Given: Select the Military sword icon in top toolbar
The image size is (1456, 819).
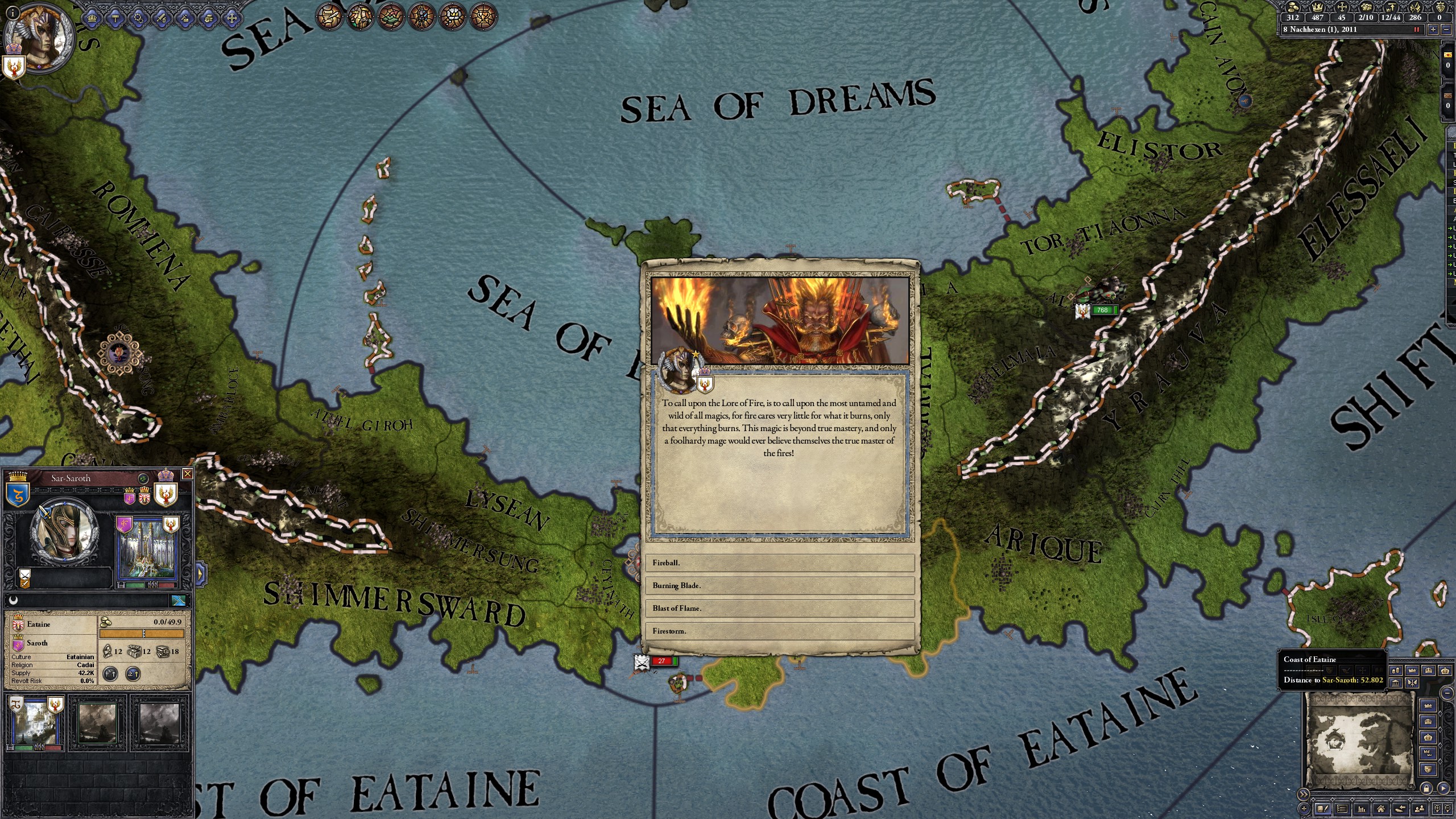Looking at the screenshot, I should pos(162,18).
